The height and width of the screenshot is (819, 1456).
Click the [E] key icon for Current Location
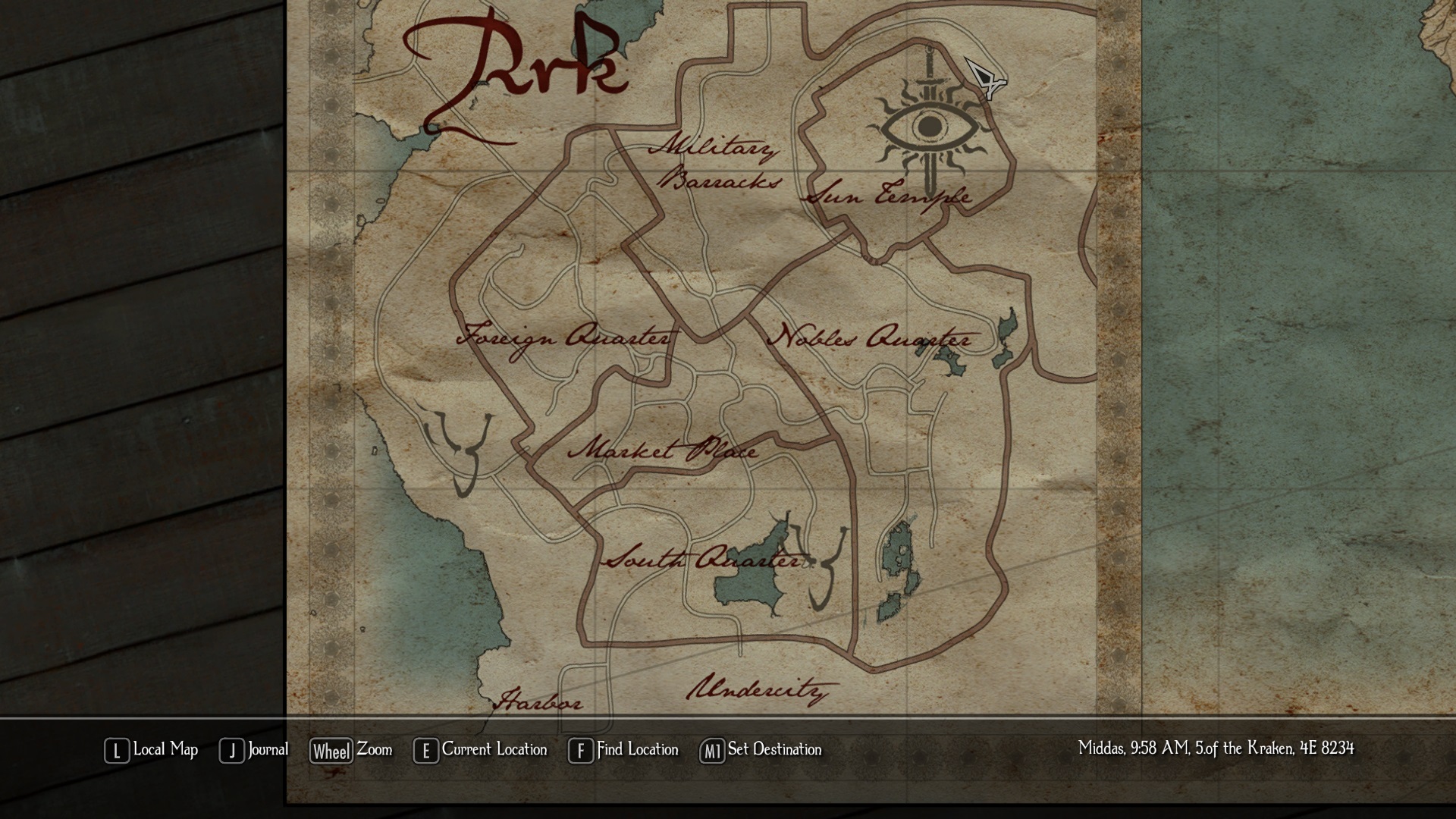click(x=425, y=750)
